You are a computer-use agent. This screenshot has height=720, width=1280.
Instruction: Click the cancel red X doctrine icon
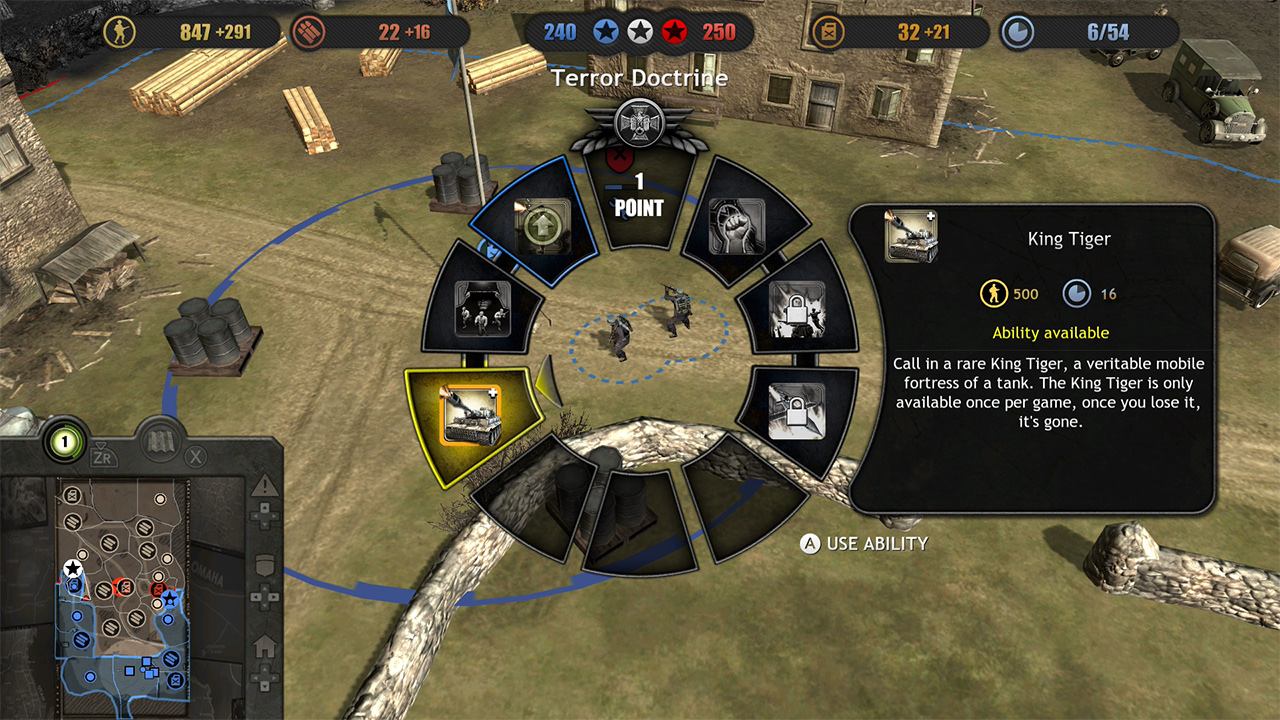619,158
